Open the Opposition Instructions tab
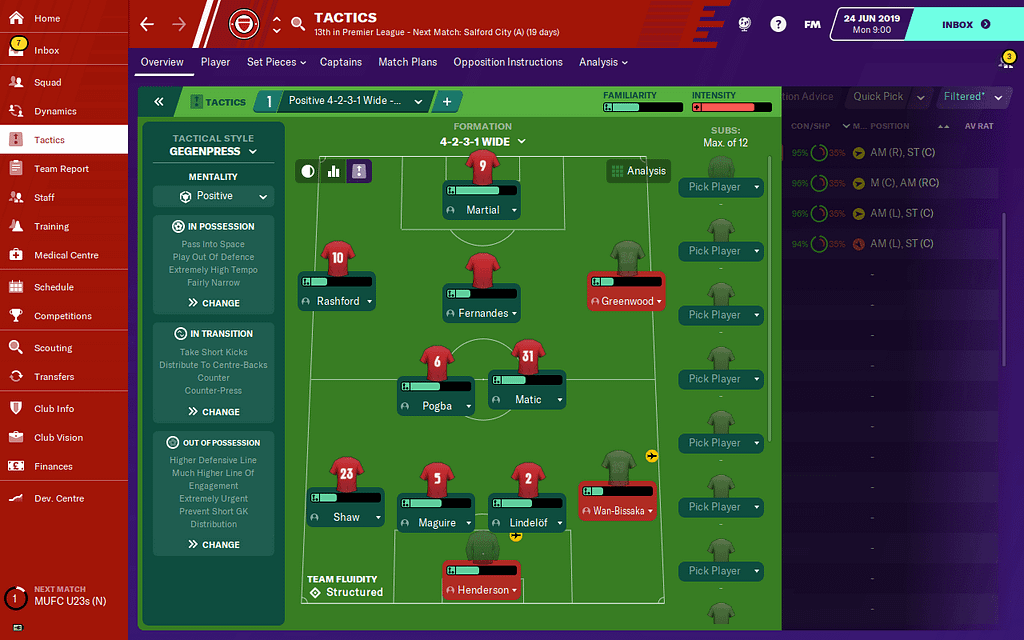Screen dimensions: 1024x640 pyautogui.click(x=508, y=62)
